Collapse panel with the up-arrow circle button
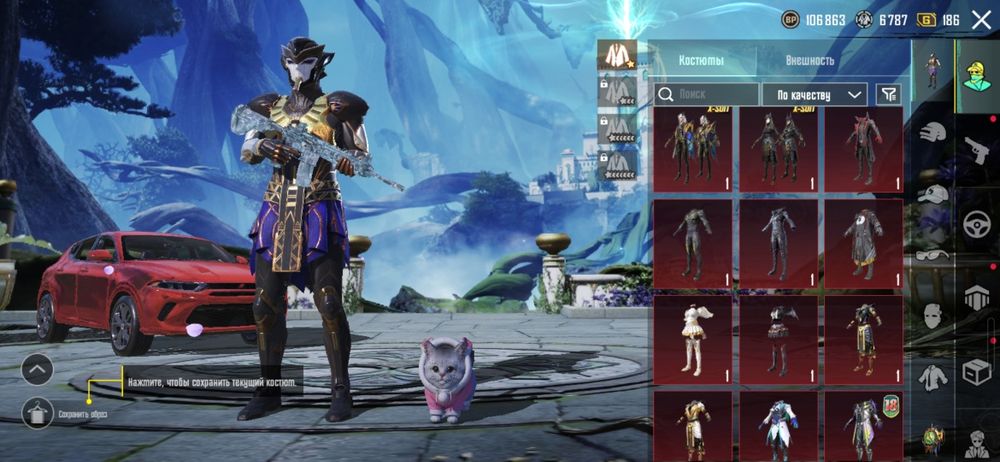Image resolution: width=1000 pixels, height=462 pixels. [37, 370]
